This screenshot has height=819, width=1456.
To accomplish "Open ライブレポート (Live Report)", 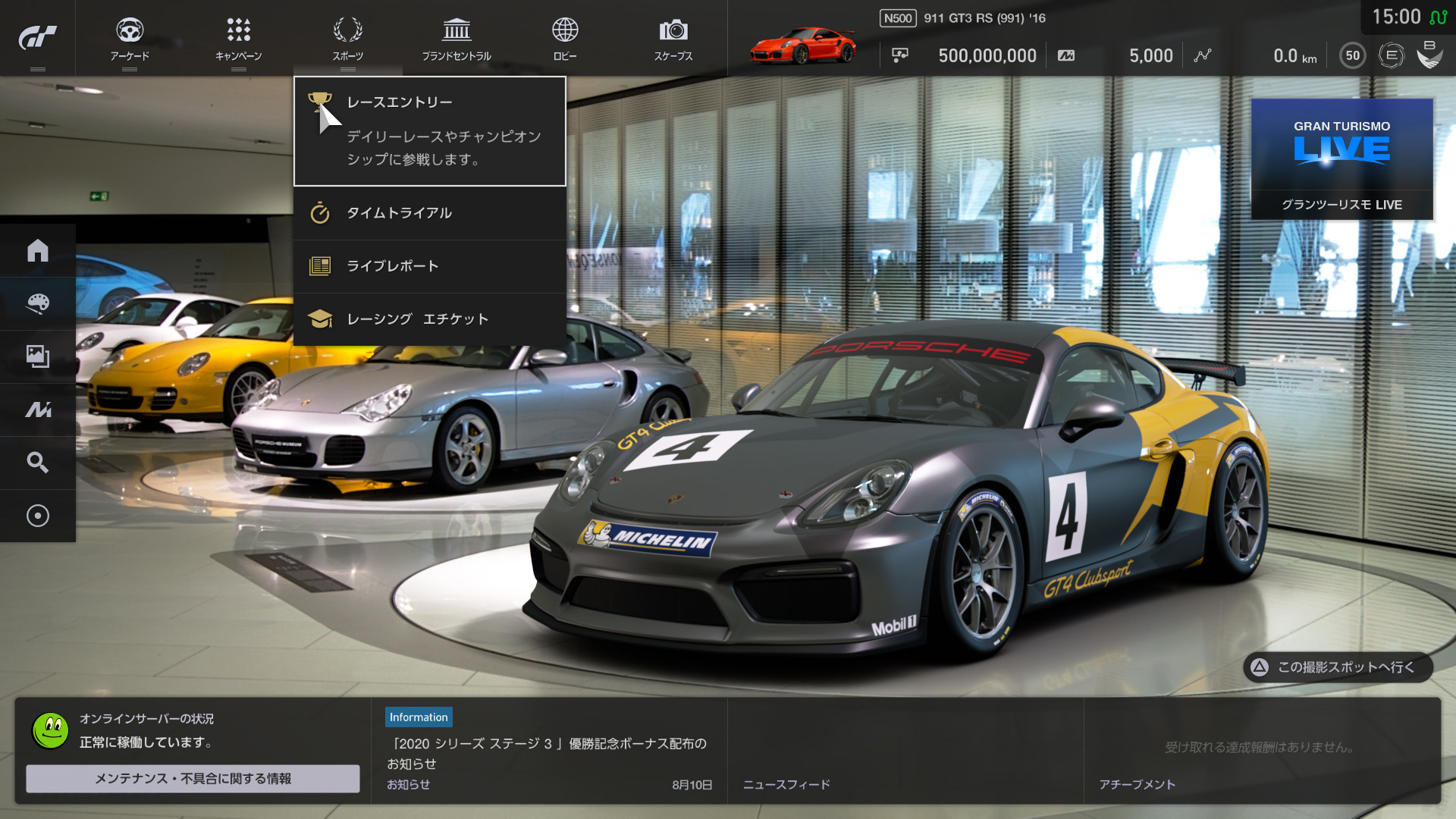I will [x=430, y=266].
